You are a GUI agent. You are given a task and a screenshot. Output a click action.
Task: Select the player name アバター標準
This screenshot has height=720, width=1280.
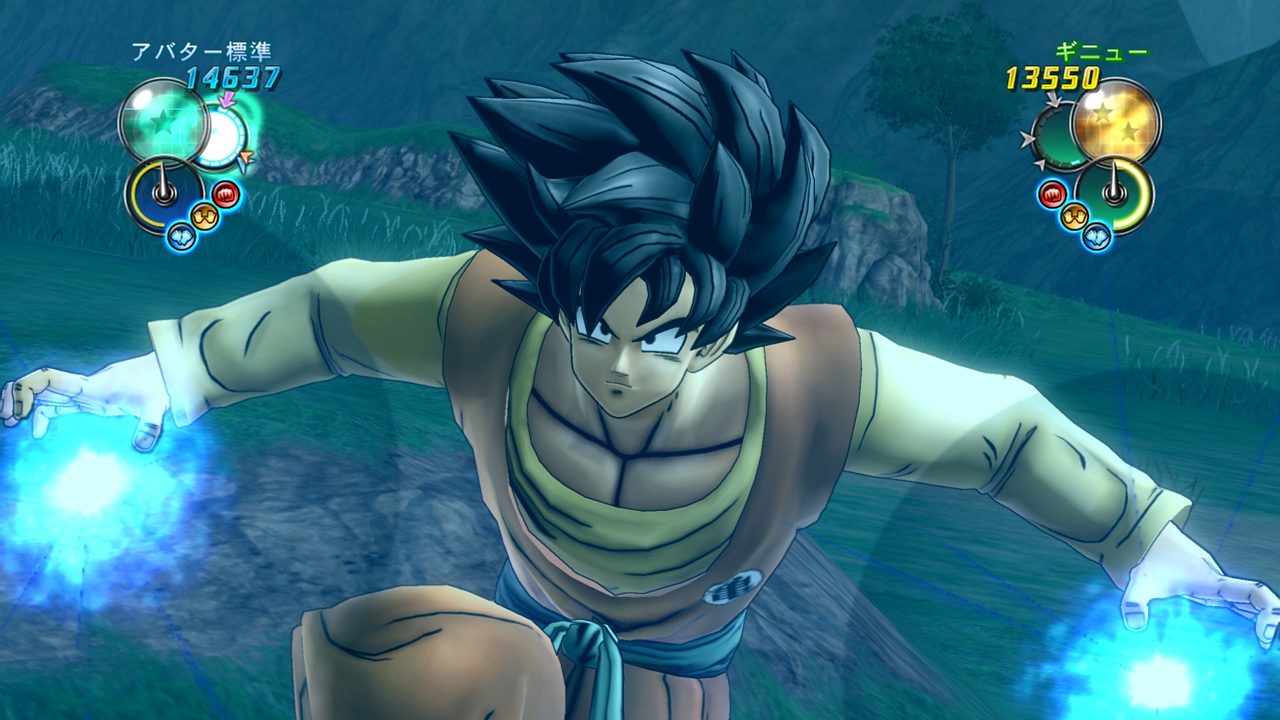tap(204, 51)
